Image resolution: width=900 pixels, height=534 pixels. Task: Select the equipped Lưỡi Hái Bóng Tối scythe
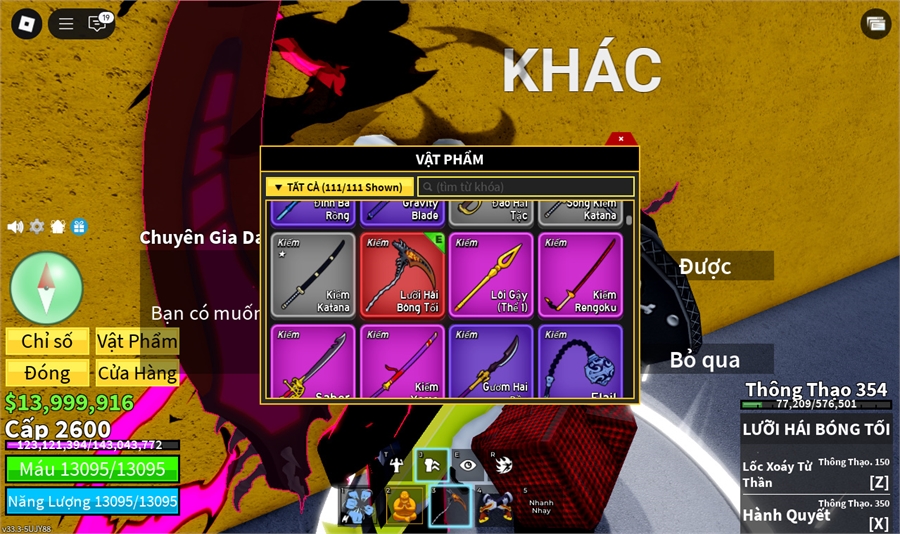coord(402,275)
